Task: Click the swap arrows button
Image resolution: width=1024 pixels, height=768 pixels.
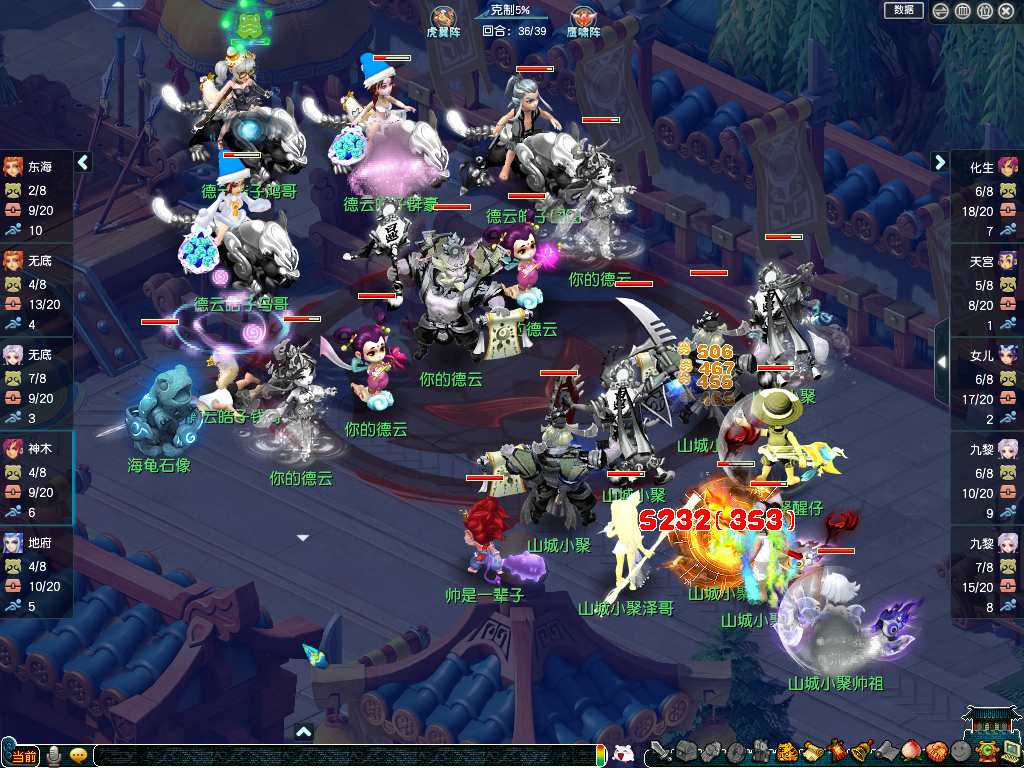Action: coord(940,11)
